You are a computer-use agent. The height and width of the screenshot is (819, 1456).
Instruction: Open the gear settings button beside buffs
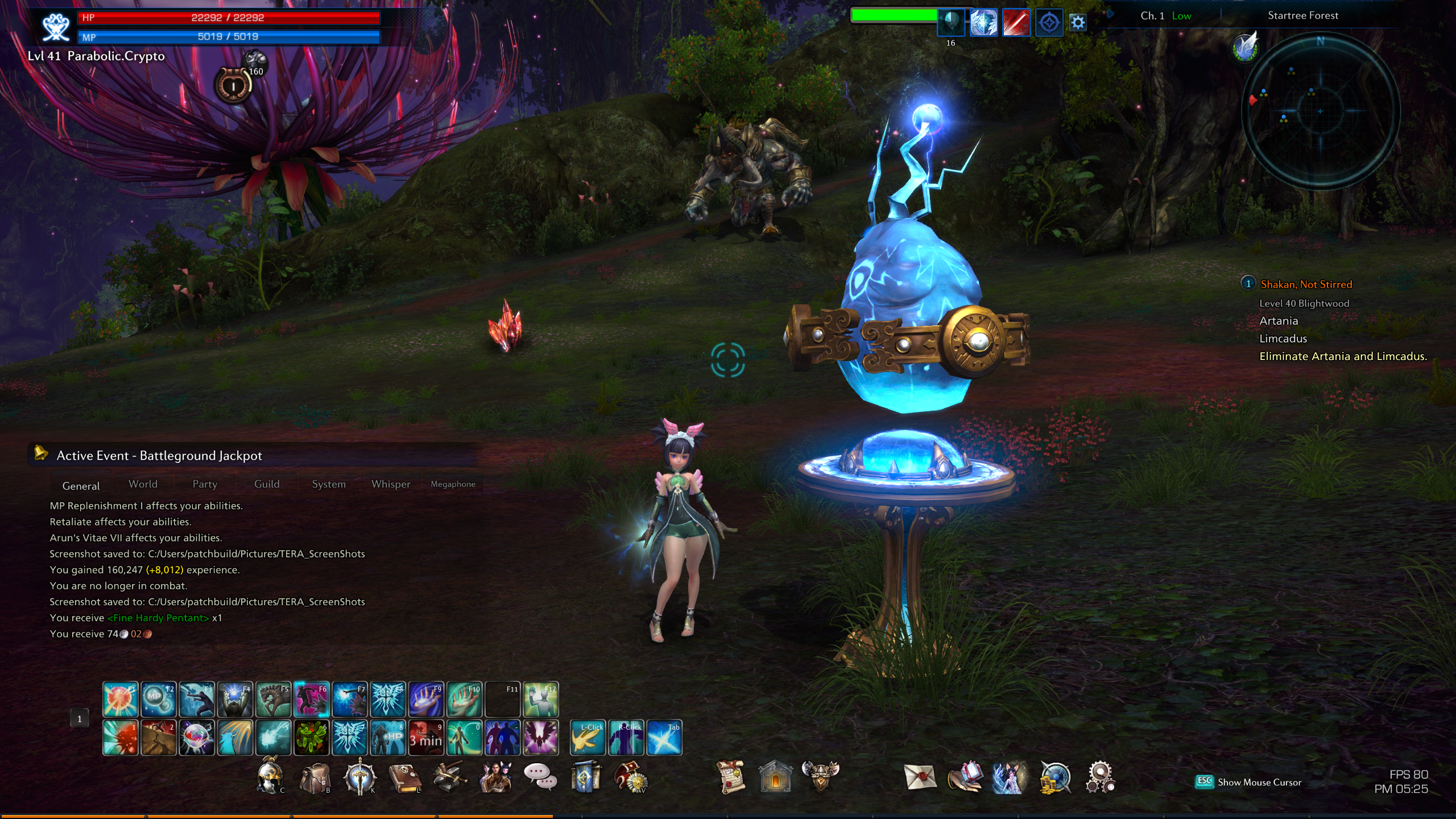tap(1077, 23)
